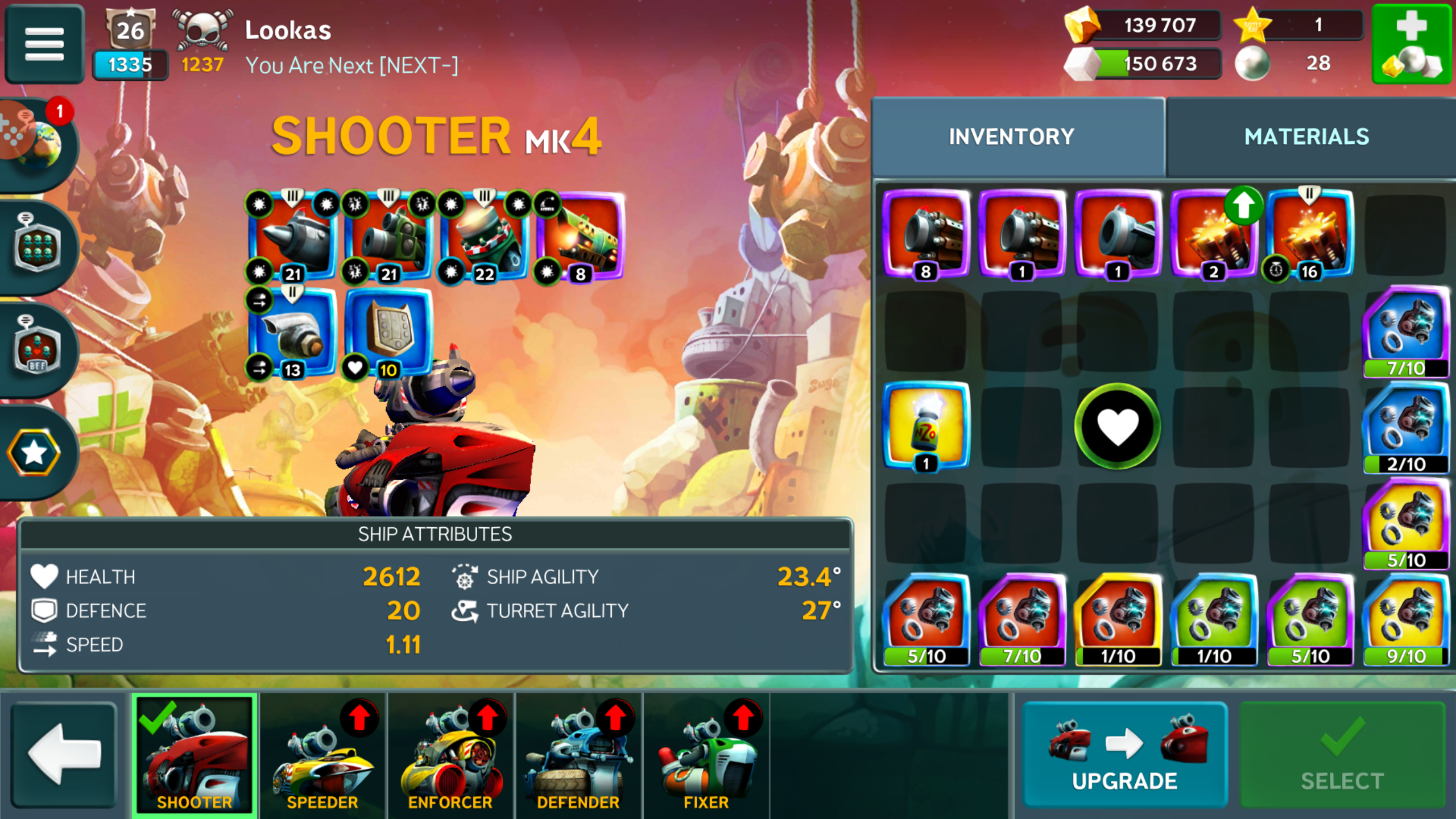Switch to the Materials tab
1456x819 pixels.
pyautogui.click(x=1306, y=137)
